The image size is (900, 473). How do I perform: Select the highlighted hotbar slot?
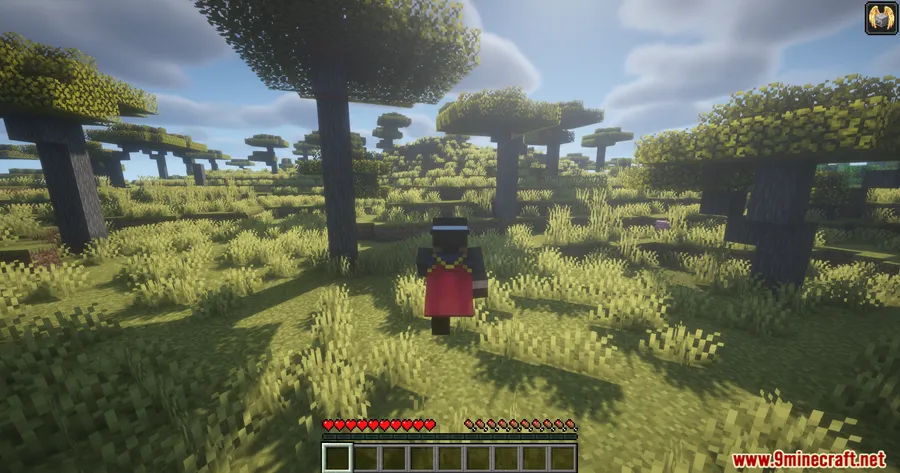337,458
